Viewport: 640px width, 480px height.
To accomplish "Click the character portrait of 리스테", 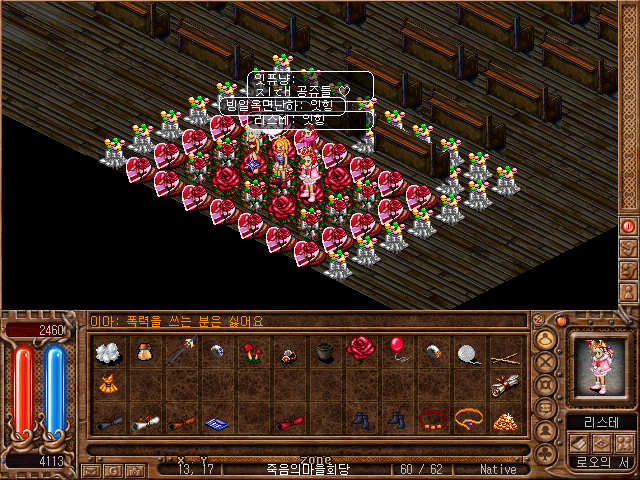I will point(600,366).
